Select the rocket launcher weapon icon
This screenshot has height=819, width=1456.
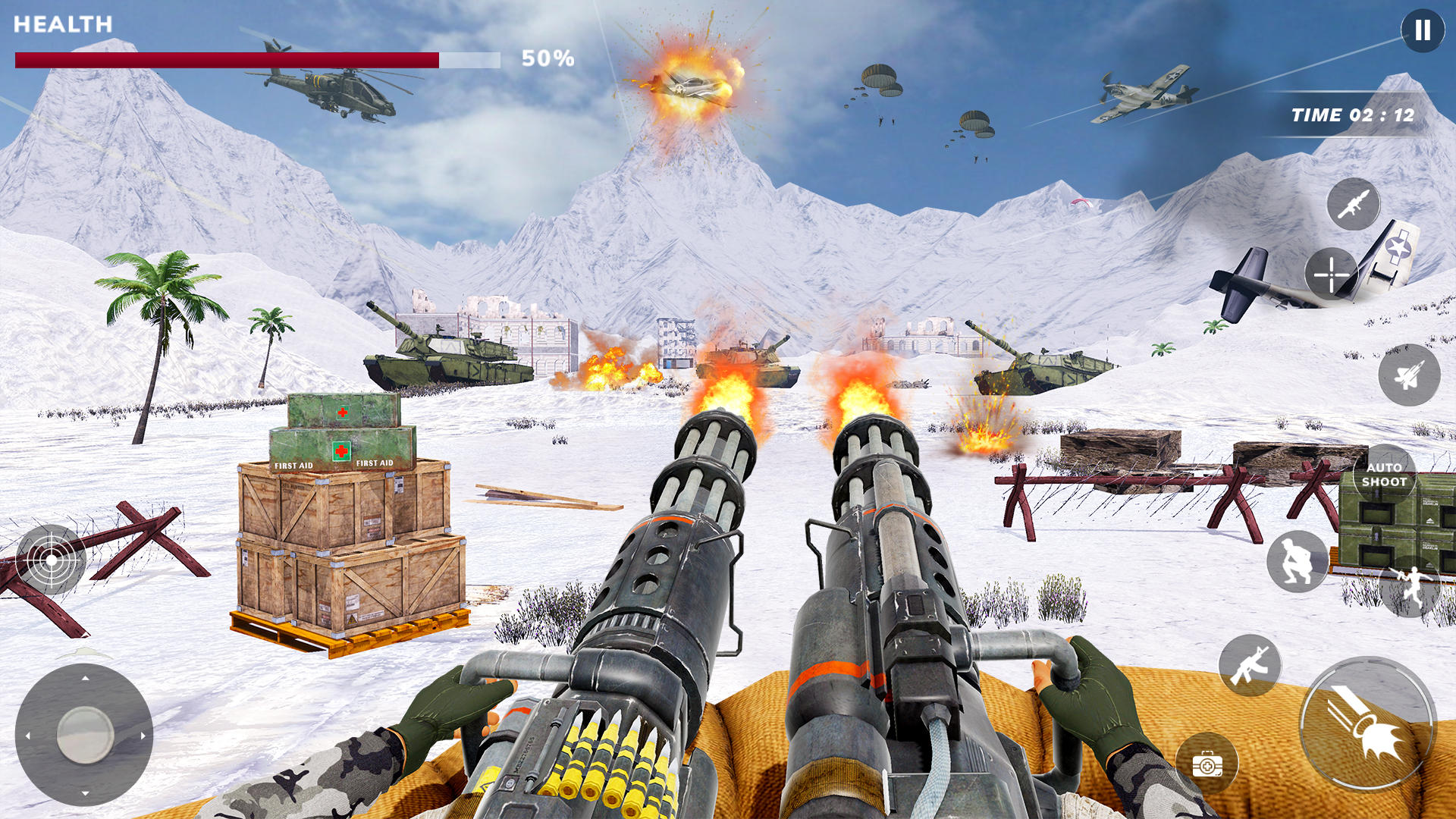pyautogui.click(x=1353, y=204)
